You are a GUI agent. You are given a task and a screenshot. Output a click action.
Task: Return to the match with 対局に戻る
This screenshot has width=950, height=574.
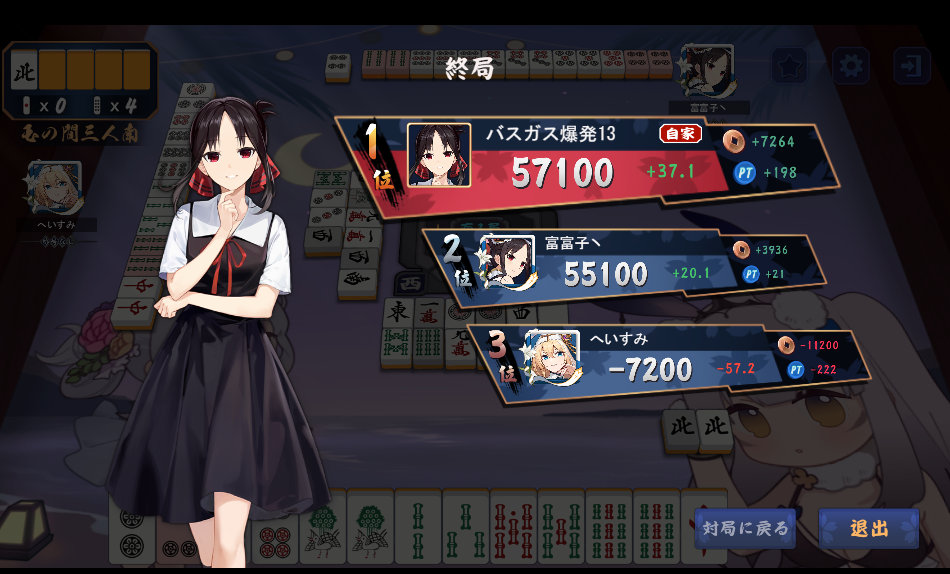745,528
